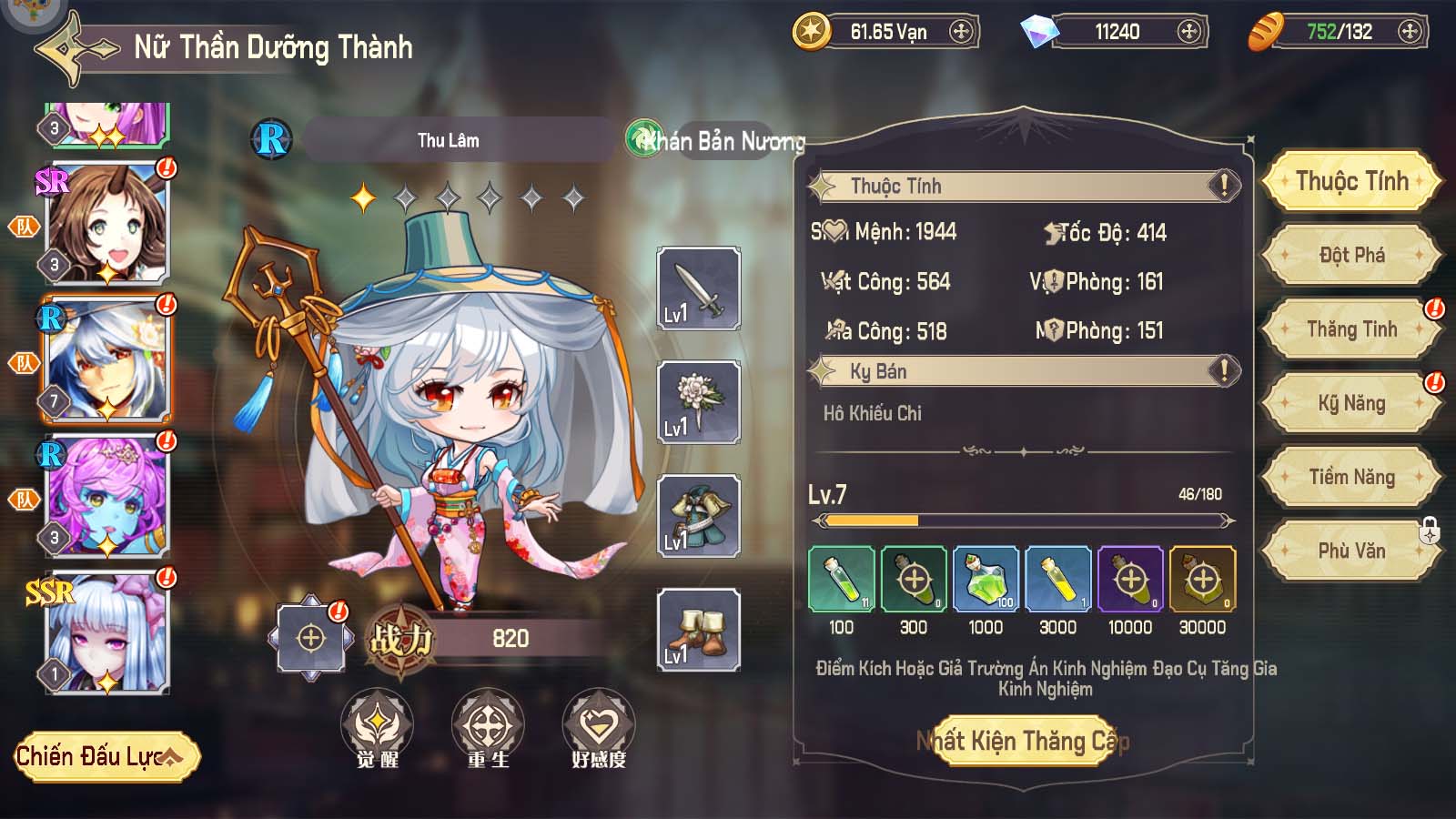Open the Chiến Đấu Lực button
1456x819 pixels.
(x=106, y=756)
